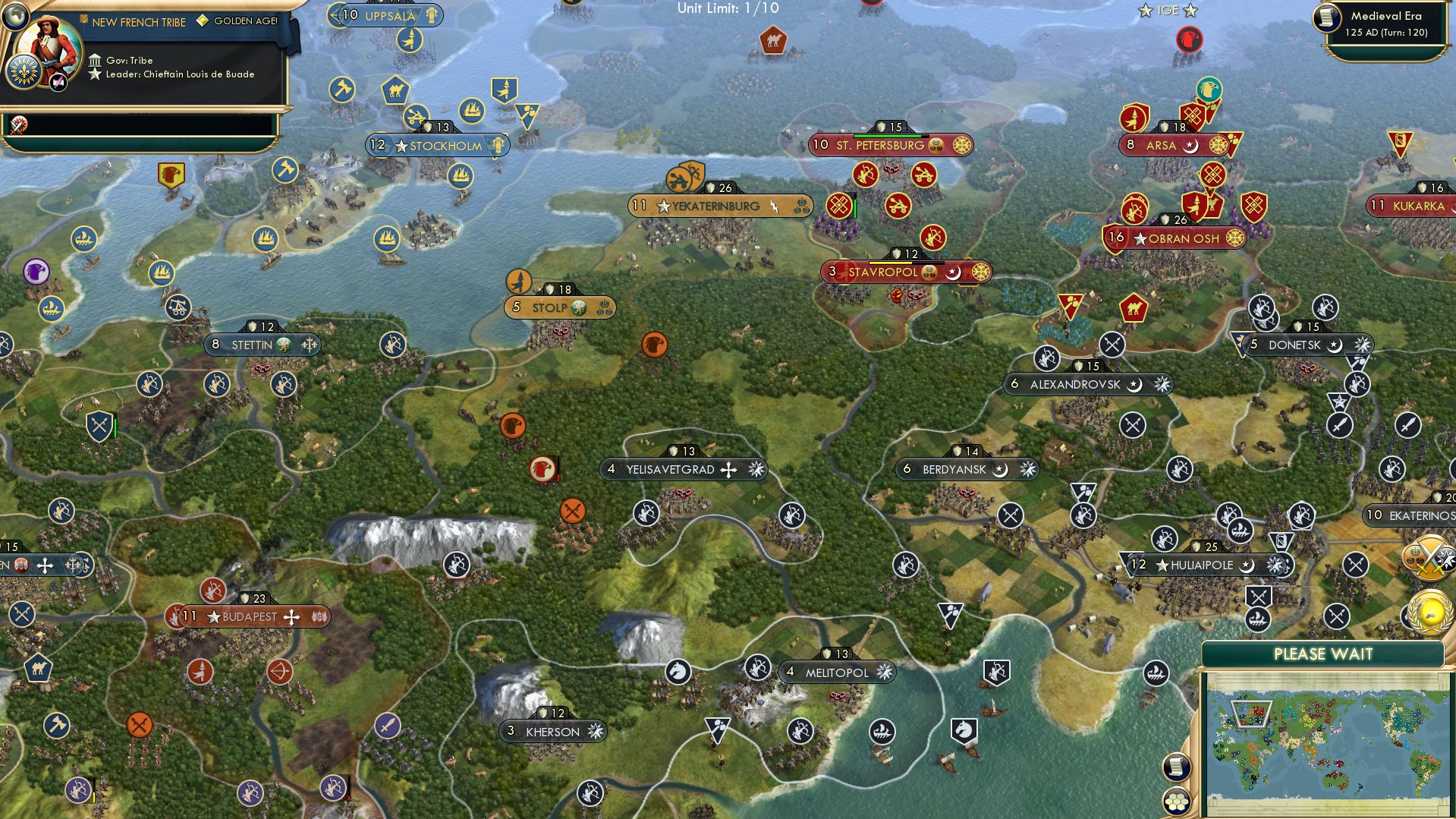The height and width of the screenshot is (819, 1456).
Task: Click the globe icon in the top-left corner
Action: click(x=15, y=17)
